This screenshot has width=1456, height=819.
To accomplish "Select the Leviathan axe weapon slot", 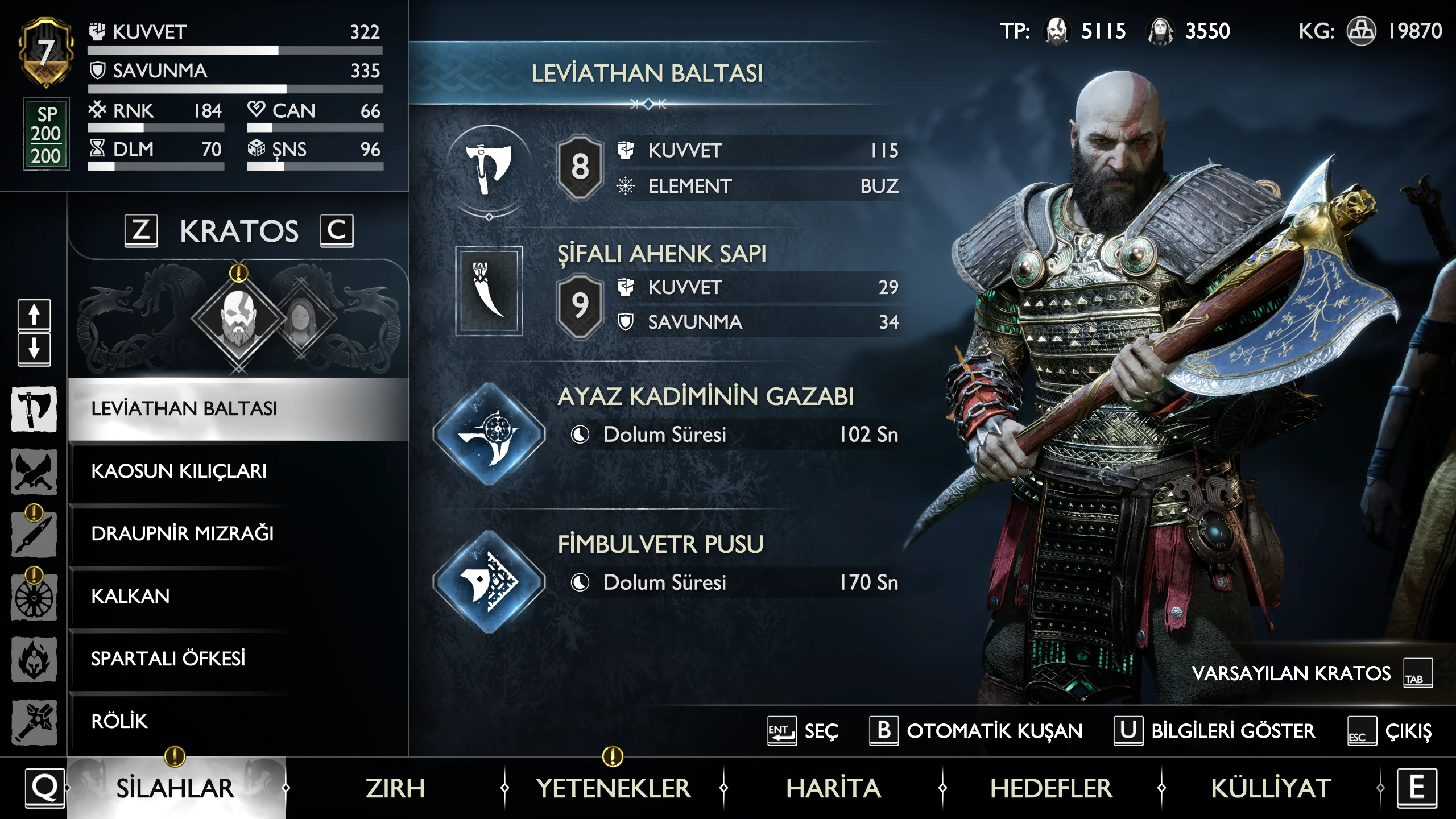I will [489, 168].
